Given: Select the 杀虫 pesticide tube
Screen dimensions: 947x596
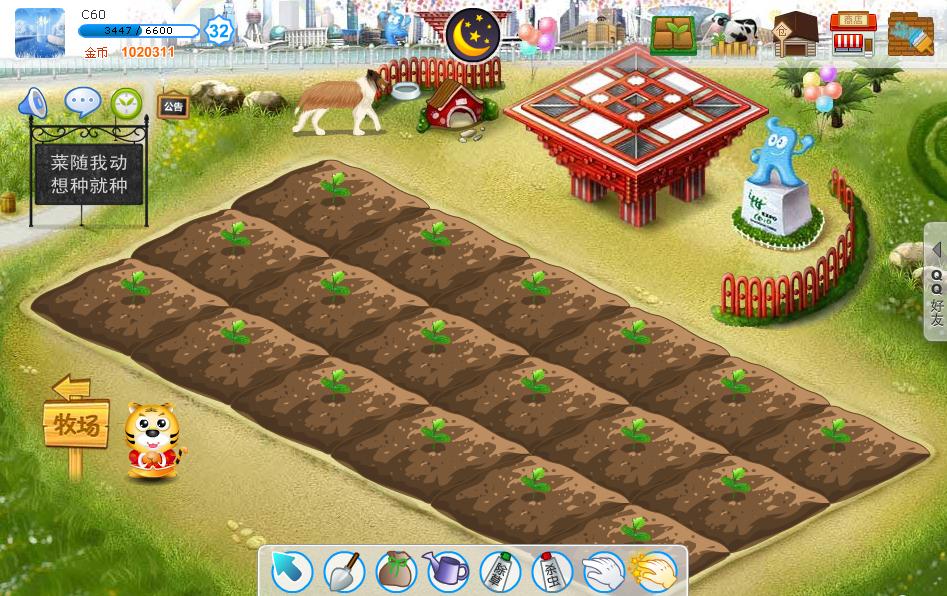Looking at the screenshot, I should click(x=551, y=571).
